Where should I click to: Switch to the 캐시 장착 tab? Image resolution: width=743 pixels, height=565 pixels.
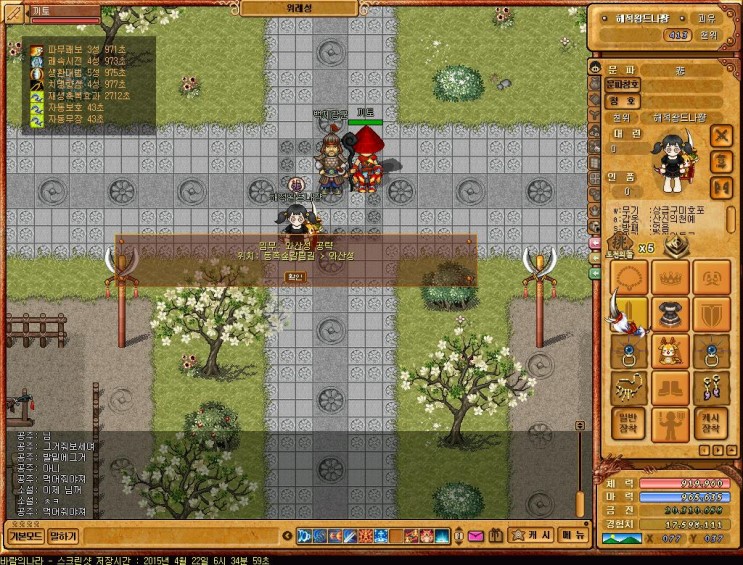click(x=711, y=423)
